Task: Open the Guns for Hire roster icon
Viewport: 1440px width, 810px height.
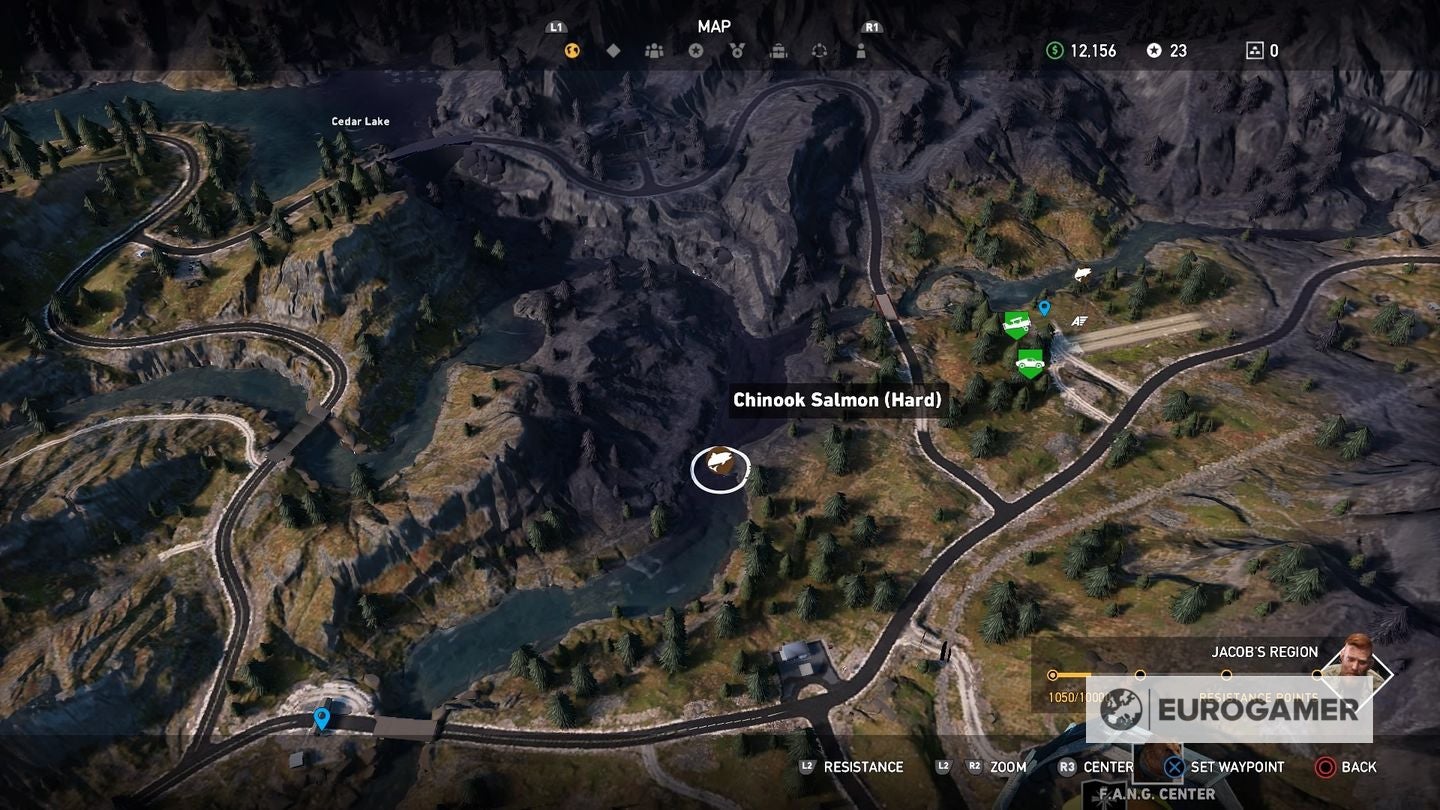Action: [653, 50]
